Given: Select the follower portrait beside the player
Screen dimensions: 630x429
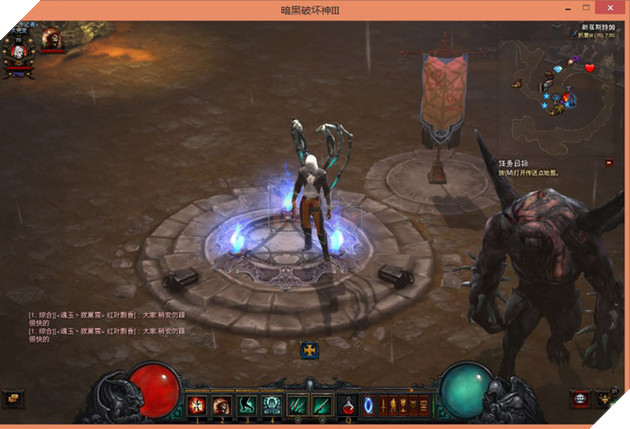Looking at the screenshot, I should pyautogui.click(x=51, y=41).
